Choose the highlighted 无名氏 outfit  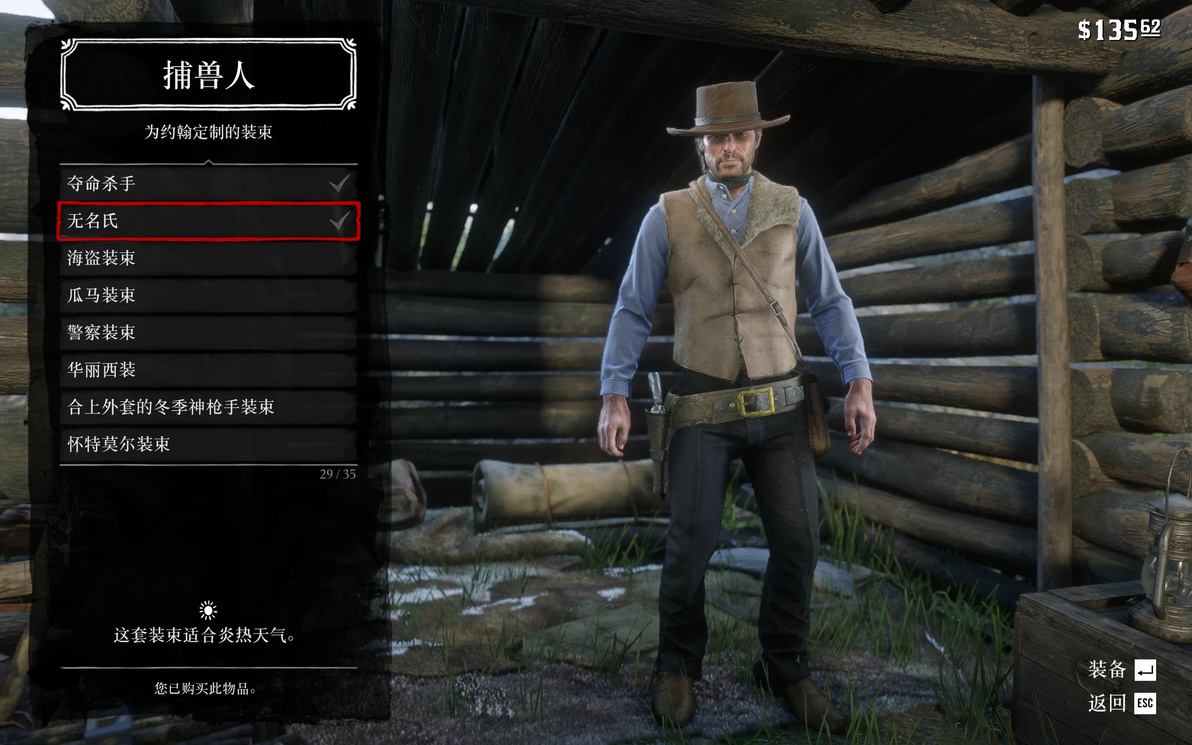[208, 221]
